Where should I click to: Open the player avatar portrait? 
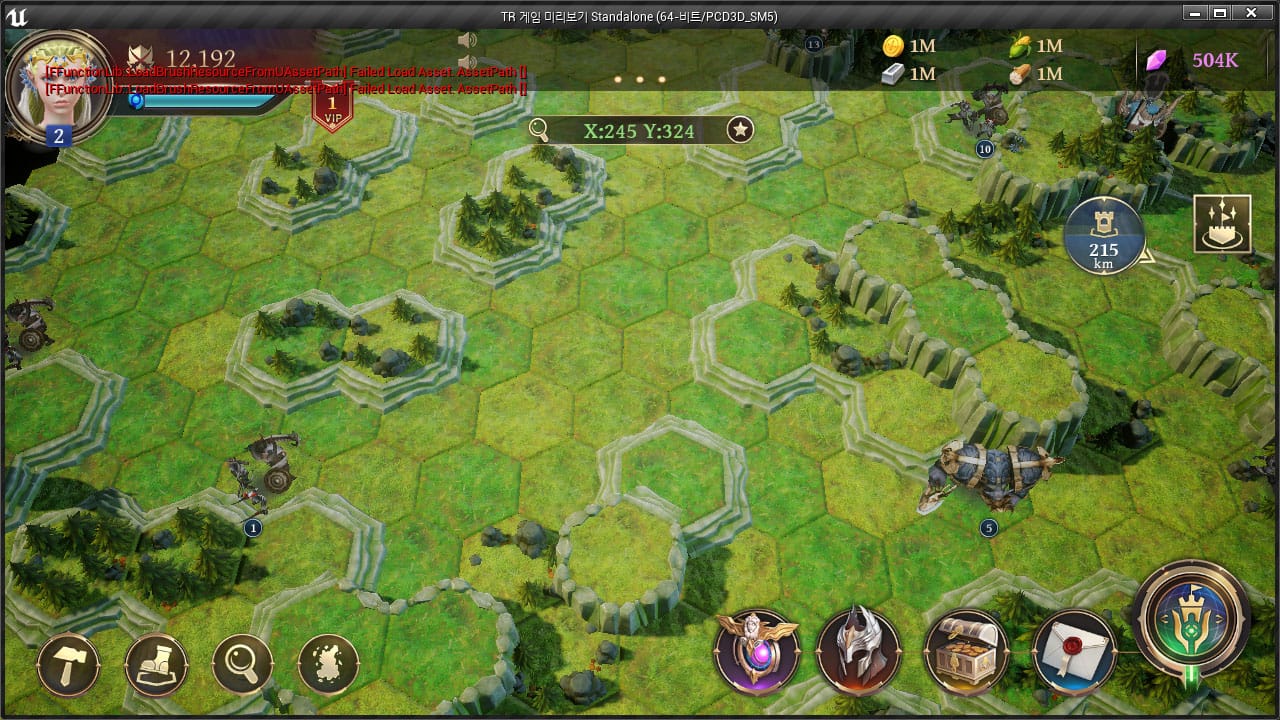pyautogui.click(x=57, y=84)
